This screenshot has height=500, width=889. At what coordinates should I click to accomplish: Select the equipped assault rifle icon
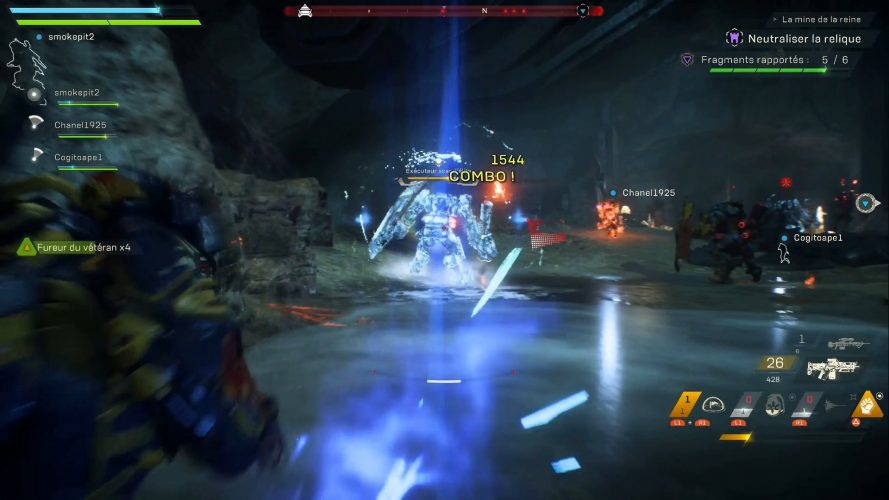(x=833, y=368)
